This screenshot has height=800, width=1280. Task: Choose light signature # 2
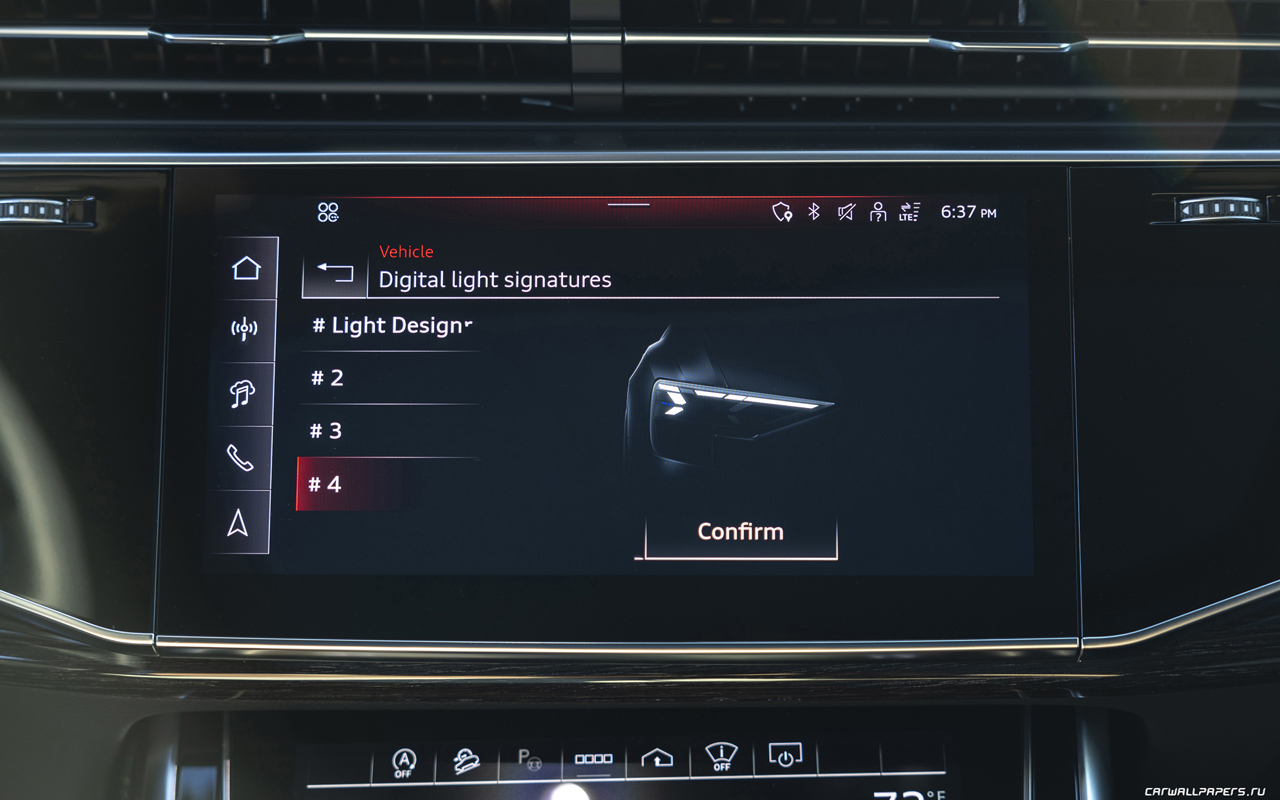388,378
